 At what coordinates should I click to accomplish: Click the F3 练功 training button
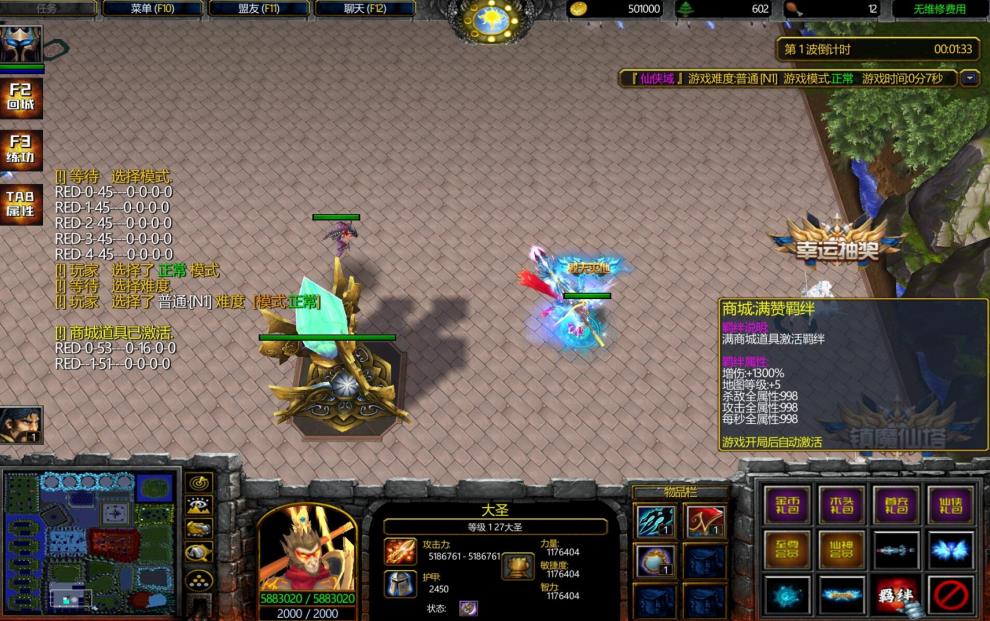coord(20,150)
